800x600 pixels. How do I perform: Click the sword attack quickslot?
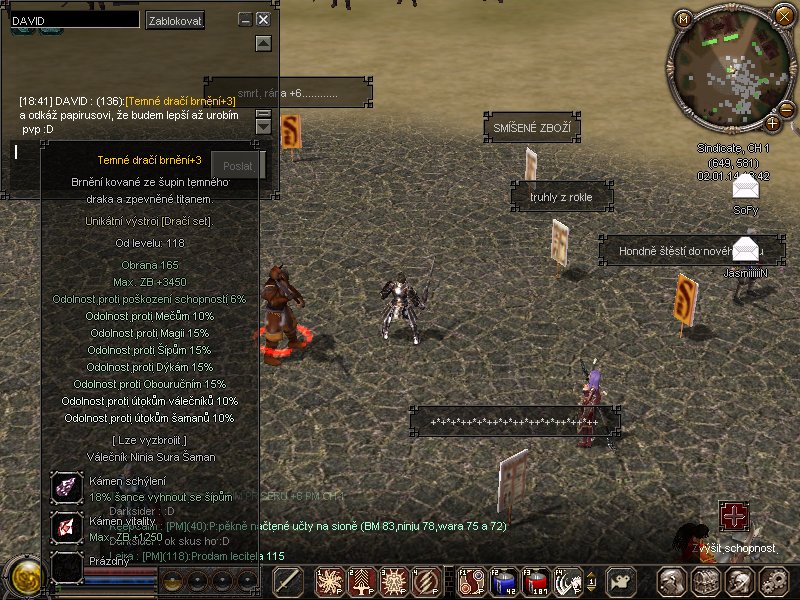coord(289,581)
